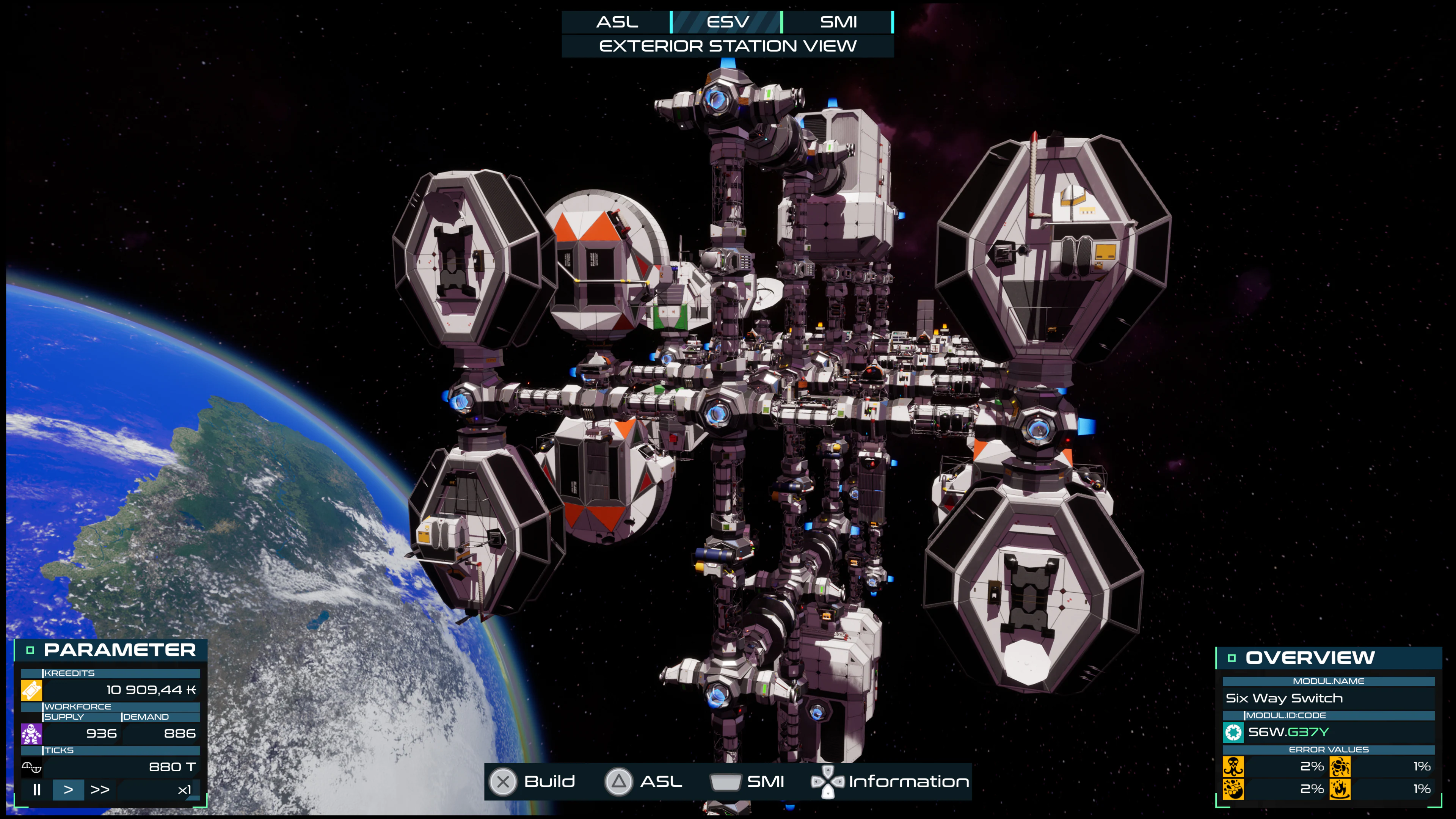Toggle the Parameter panel square indicator
Viewport: 1456px width, 819px height.
coord(30,650)
